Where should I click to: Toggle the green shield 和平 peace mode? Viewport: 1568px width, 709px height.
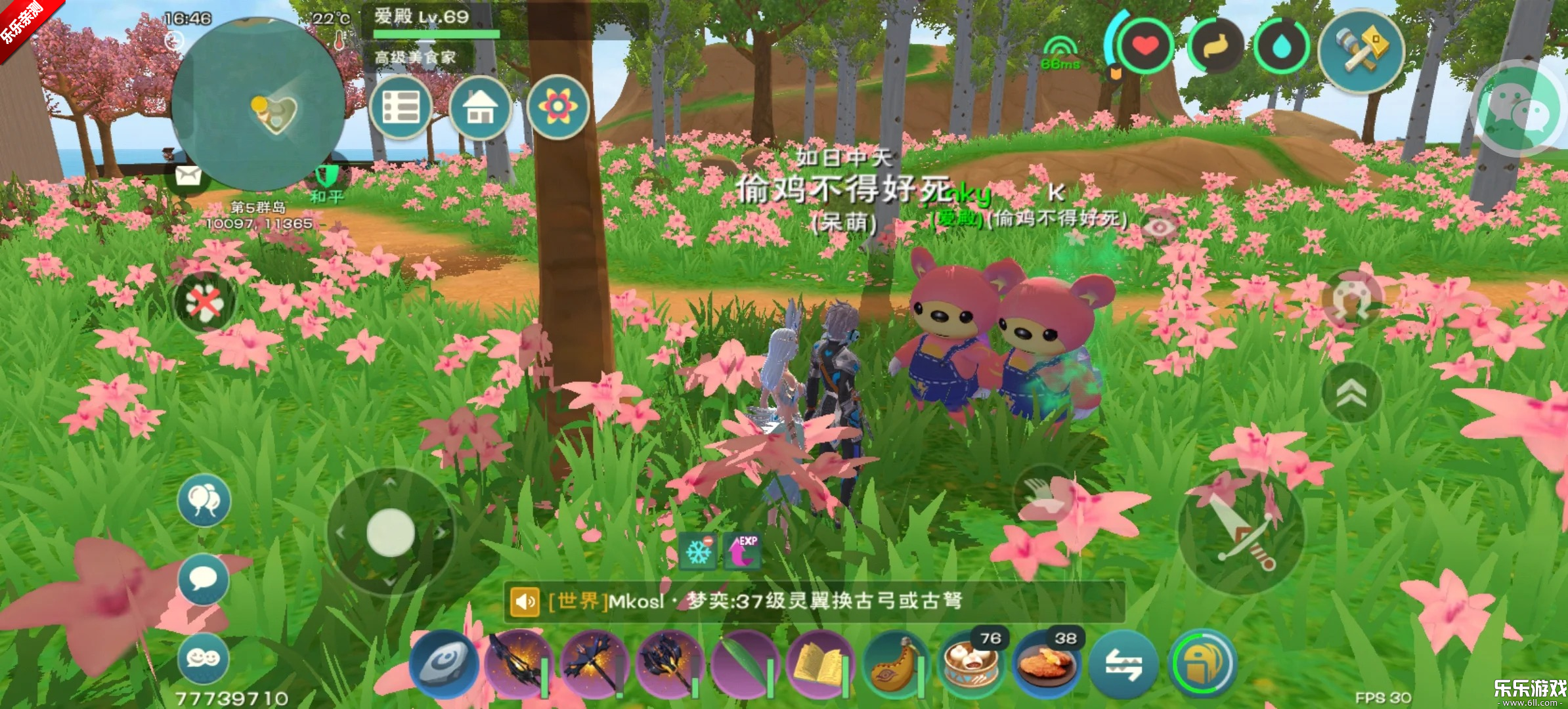tap(326, 177)
